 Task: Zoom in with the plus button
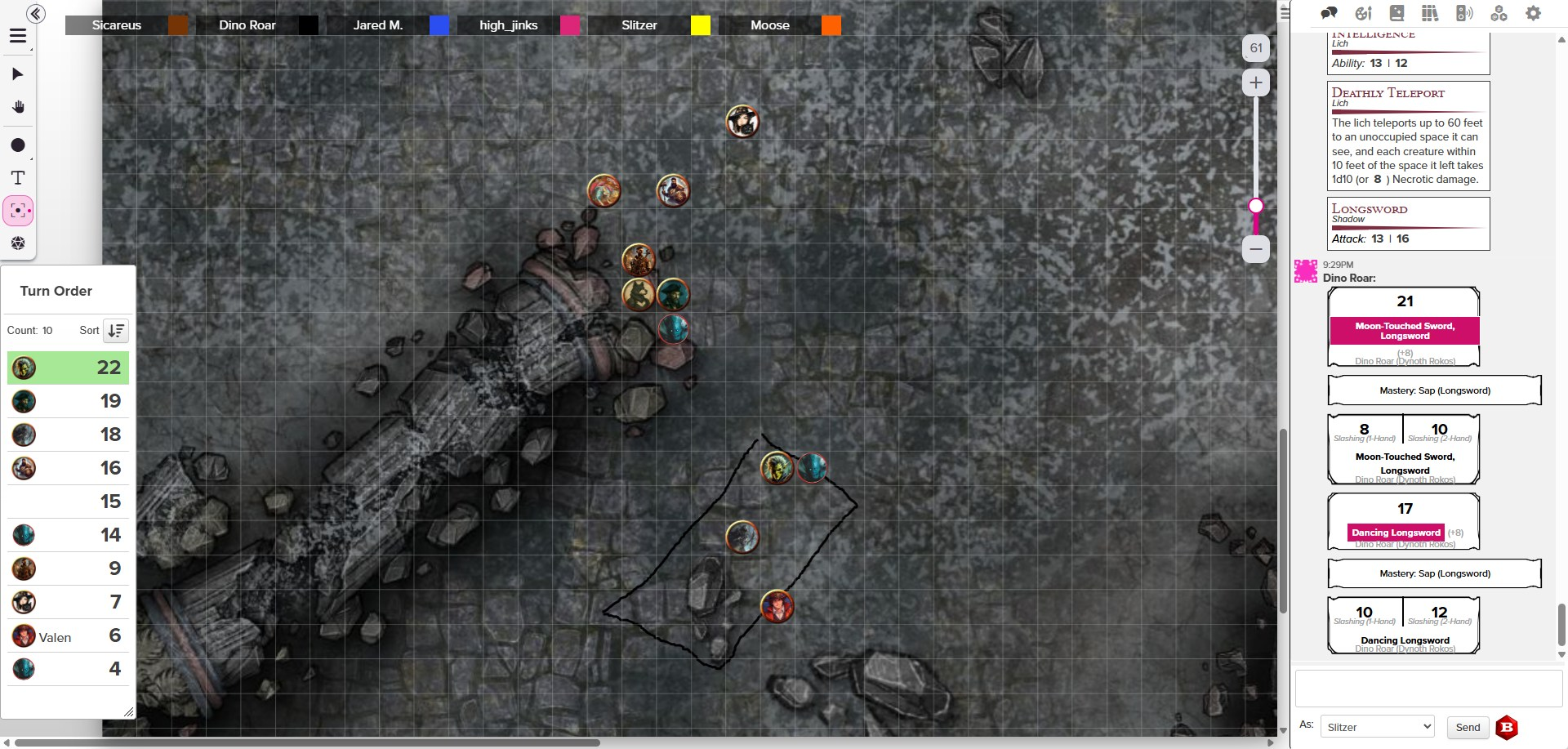coord(1256,82)
